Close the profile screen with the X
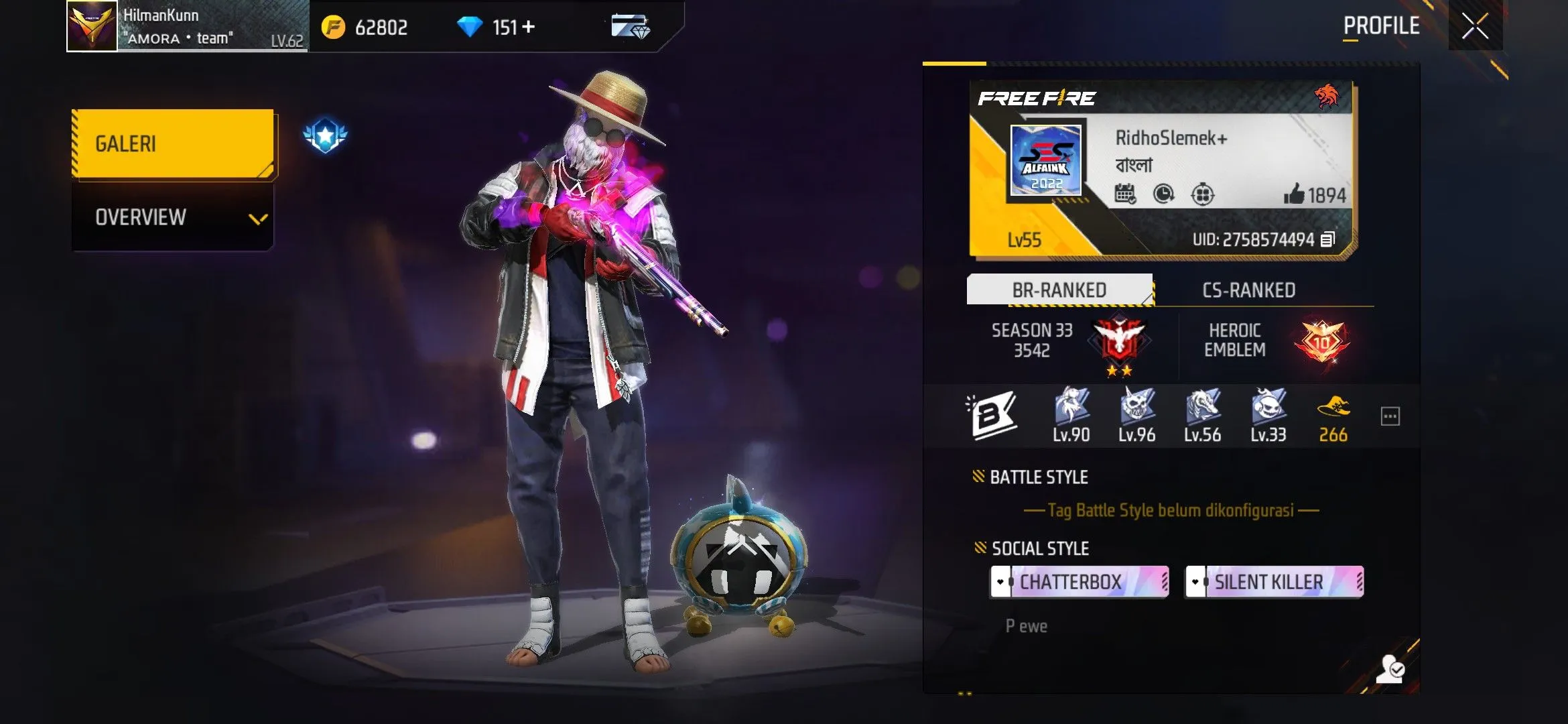 [x=1475, y=26]
